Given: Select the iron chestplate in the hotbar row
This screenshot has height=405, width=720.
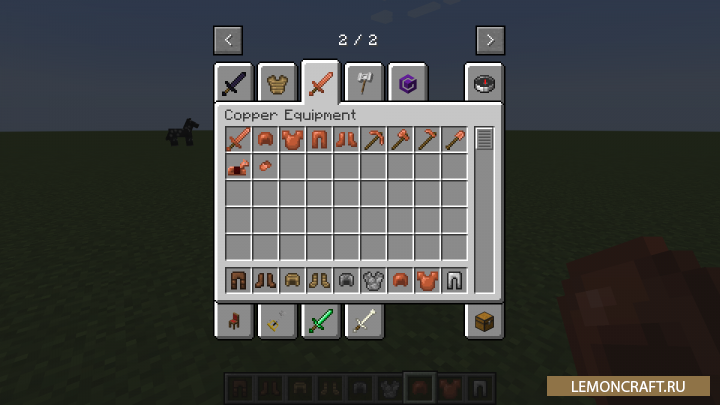Looking at the screenshot, I should tap(374, 280).
